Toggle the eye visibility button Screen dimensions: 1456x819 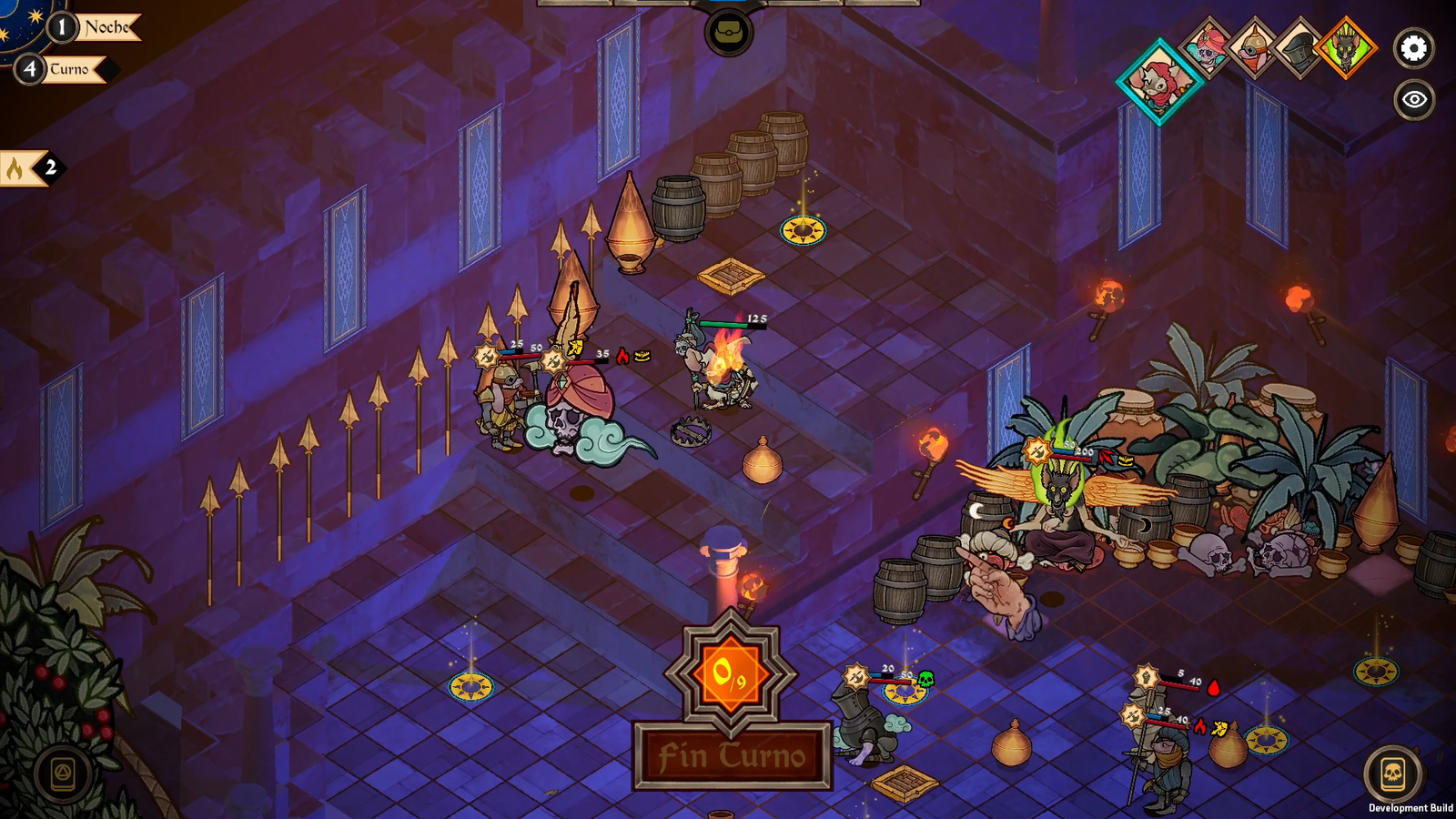1413,99
